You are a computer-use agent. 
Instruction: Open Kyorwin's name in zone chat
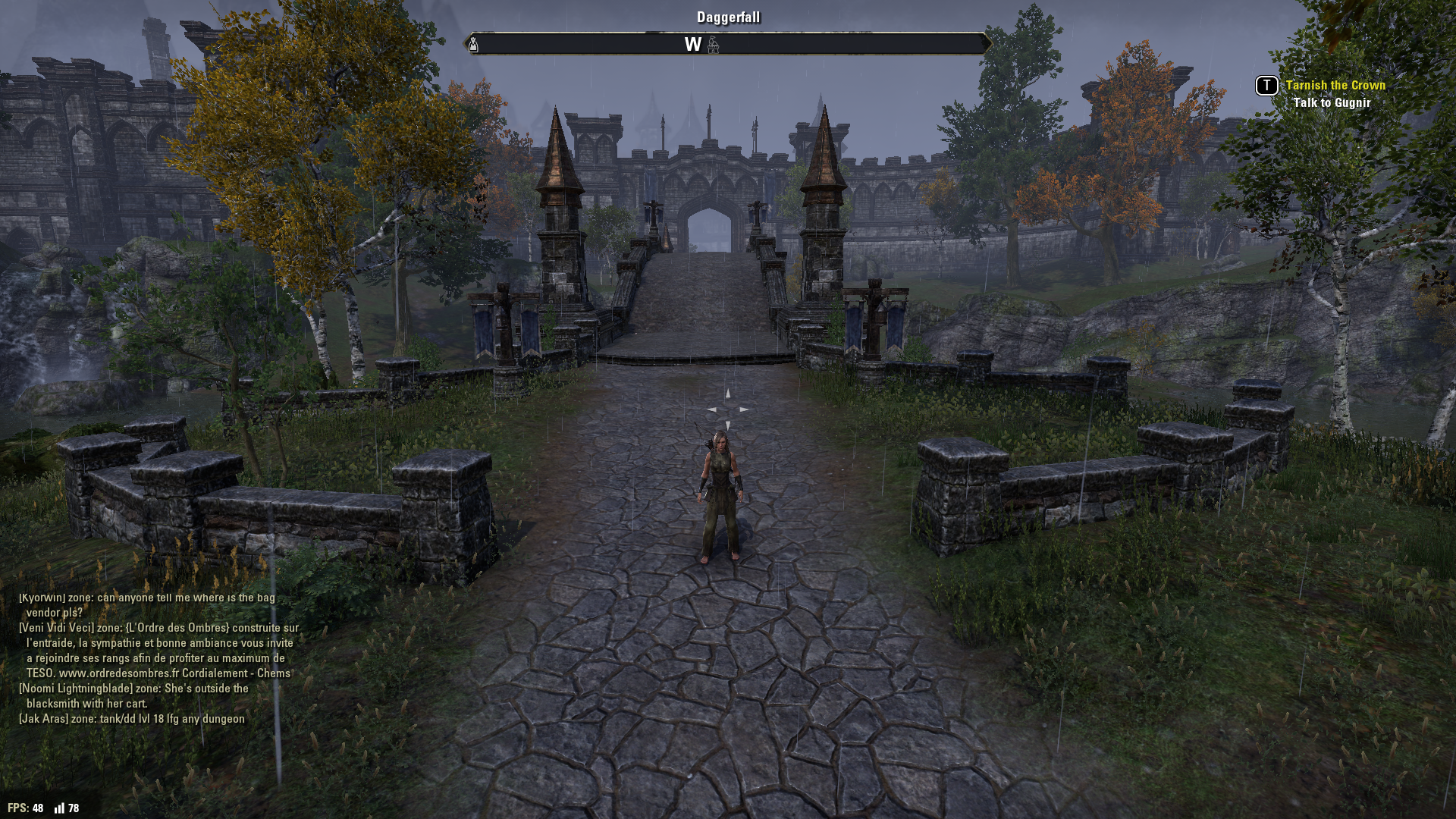[x=42, y=598]
